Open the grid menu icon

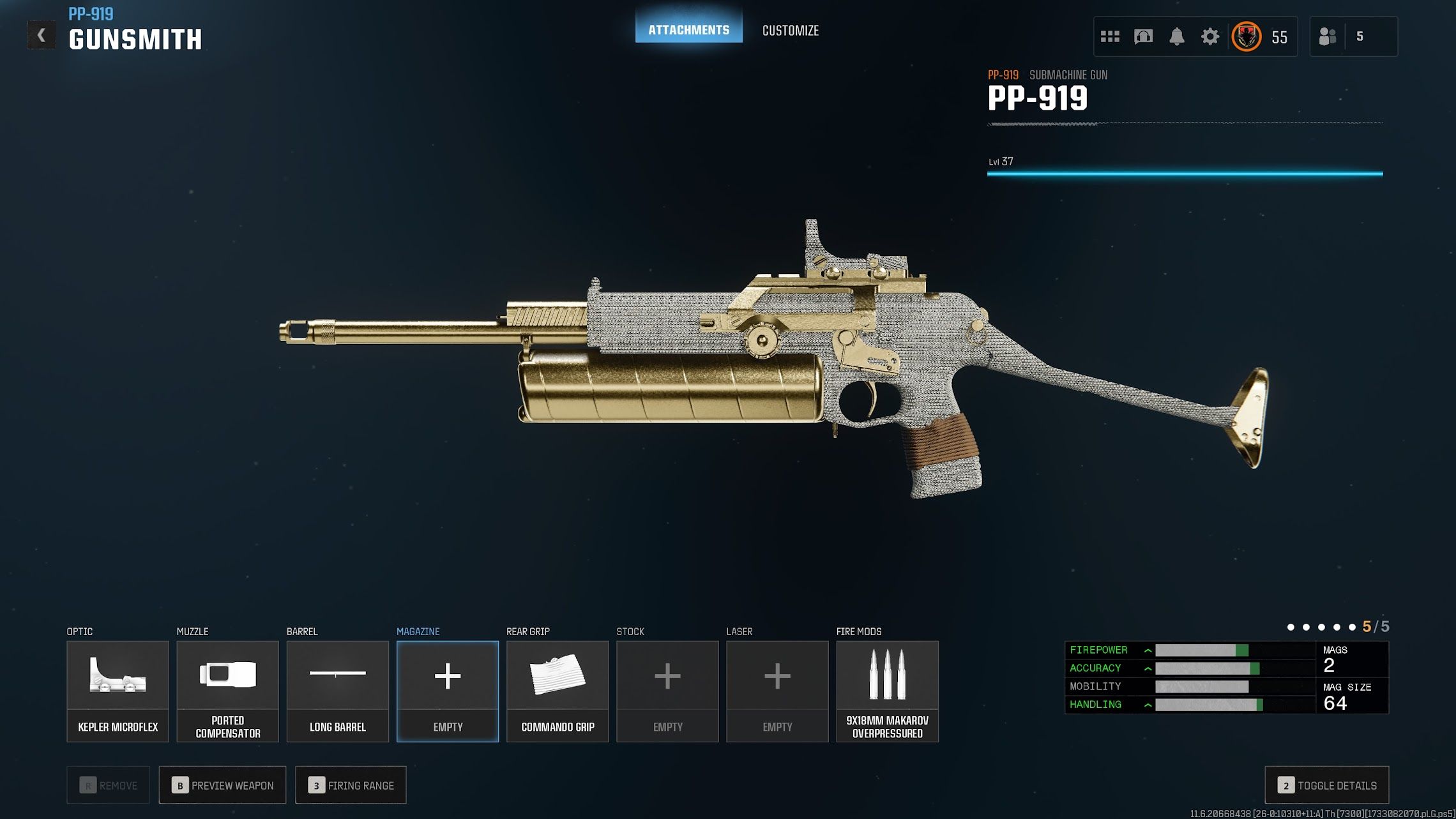(1110, 36)
